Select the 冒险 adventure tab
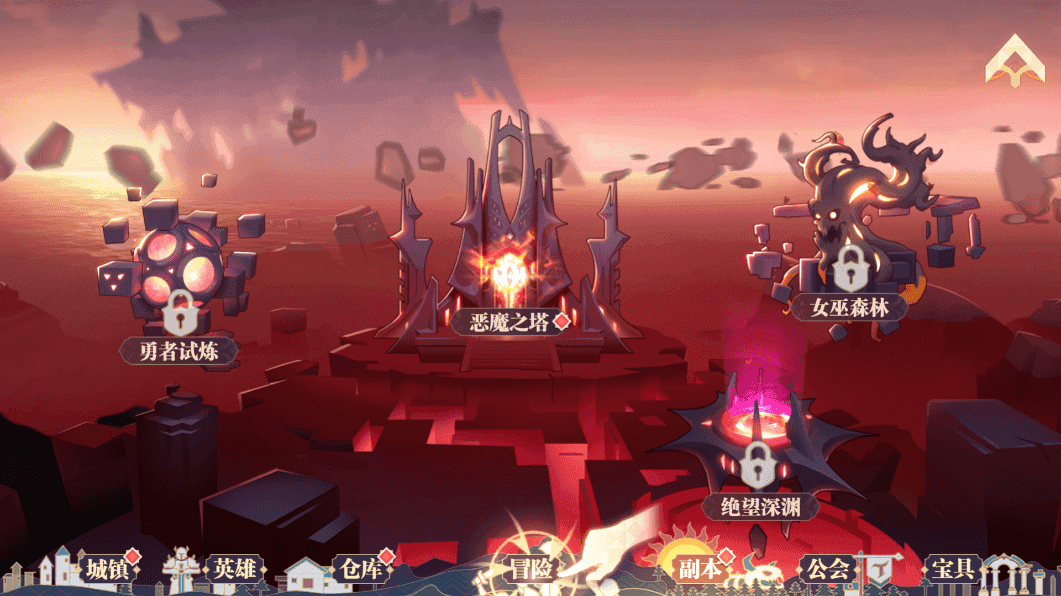The image size is (1061, 596). point(531,570)
